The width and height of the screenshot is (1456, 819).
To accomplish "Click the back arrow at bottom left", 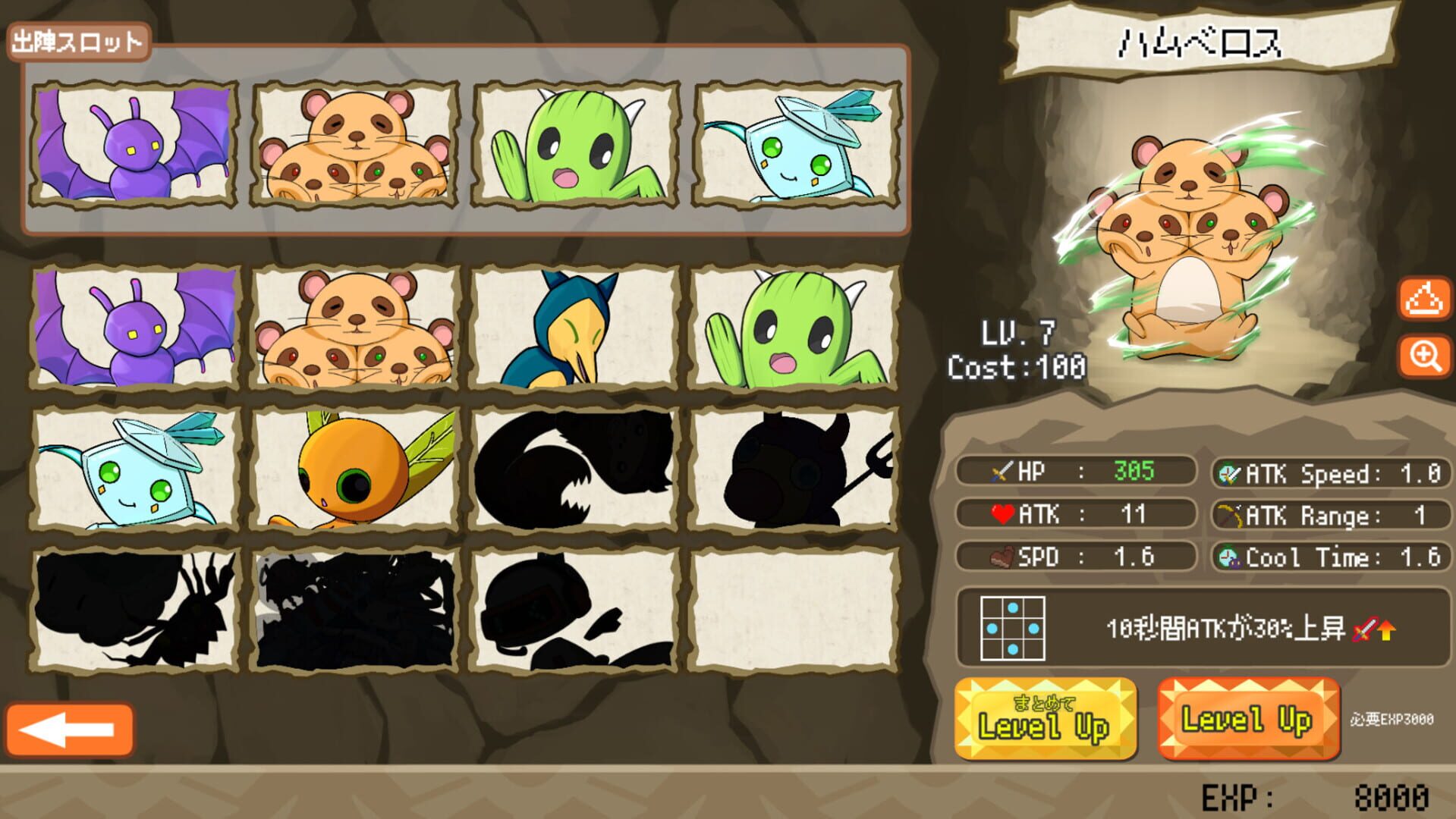I will pyautogui.click(x=72, y=728).
